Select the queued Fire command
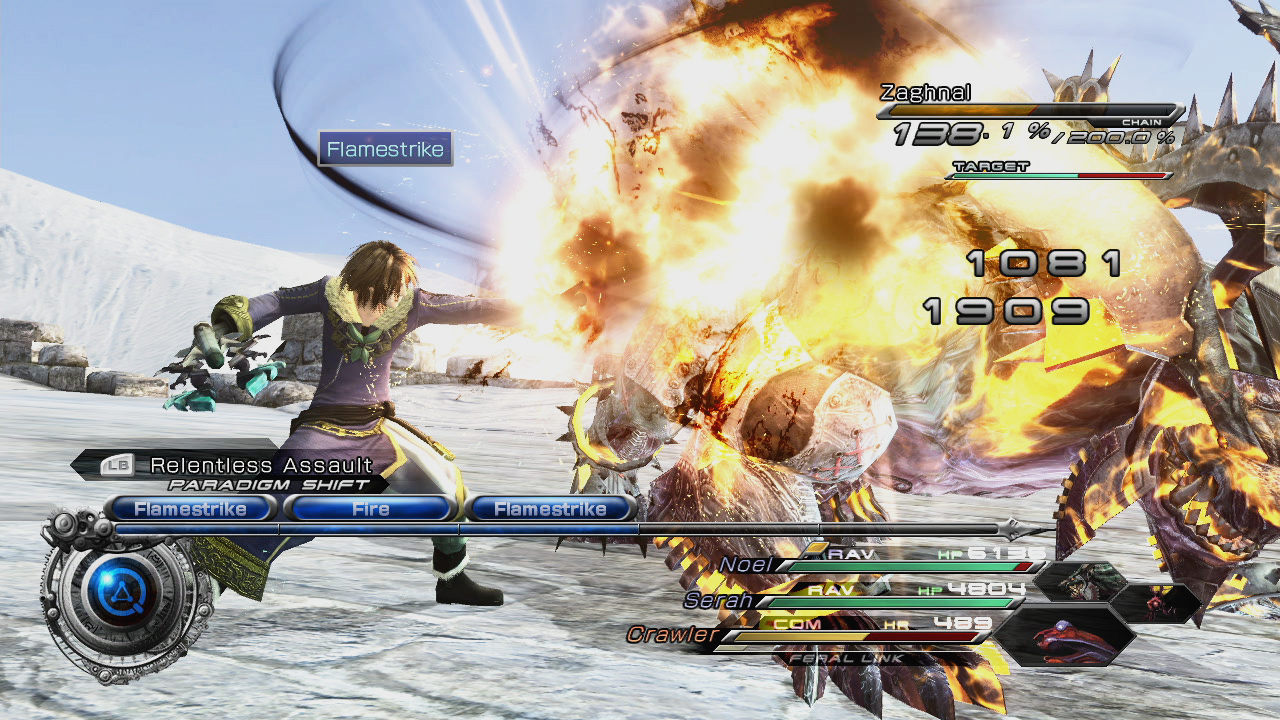Image resolution: width=1280 pixels, height=720 pixels. pos(370,509)
